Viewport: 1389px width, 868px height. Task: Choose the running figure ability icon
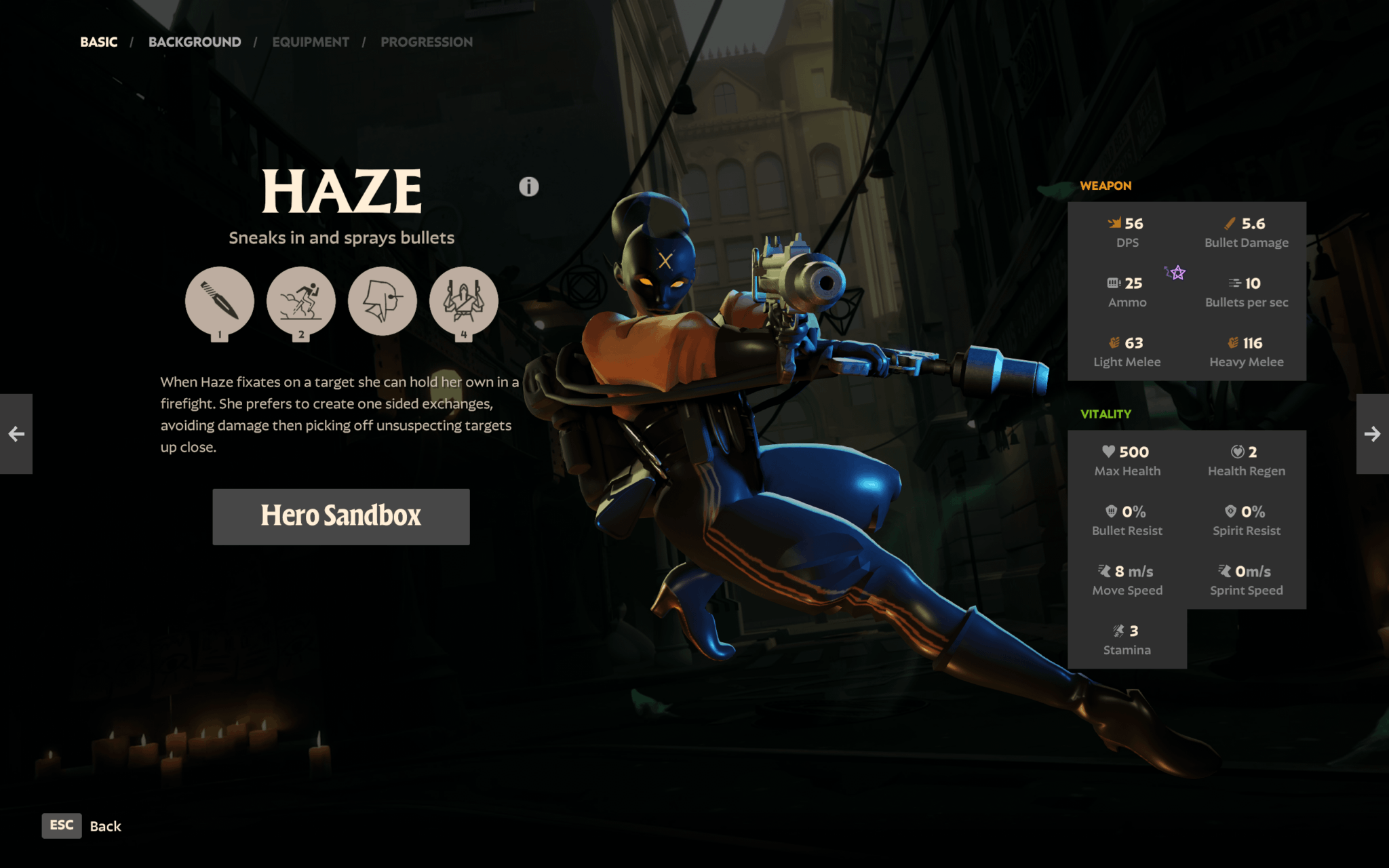click(301, 301)
